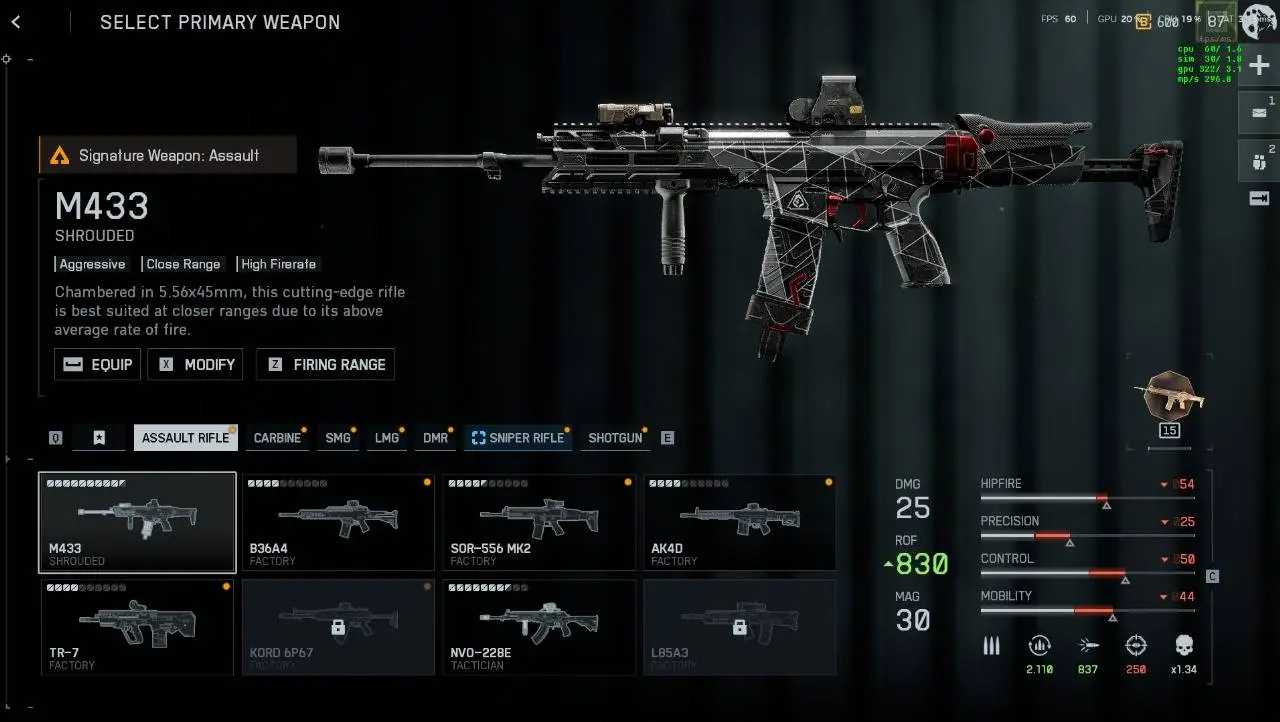Select the SMG category tab

tap(338, 438)
